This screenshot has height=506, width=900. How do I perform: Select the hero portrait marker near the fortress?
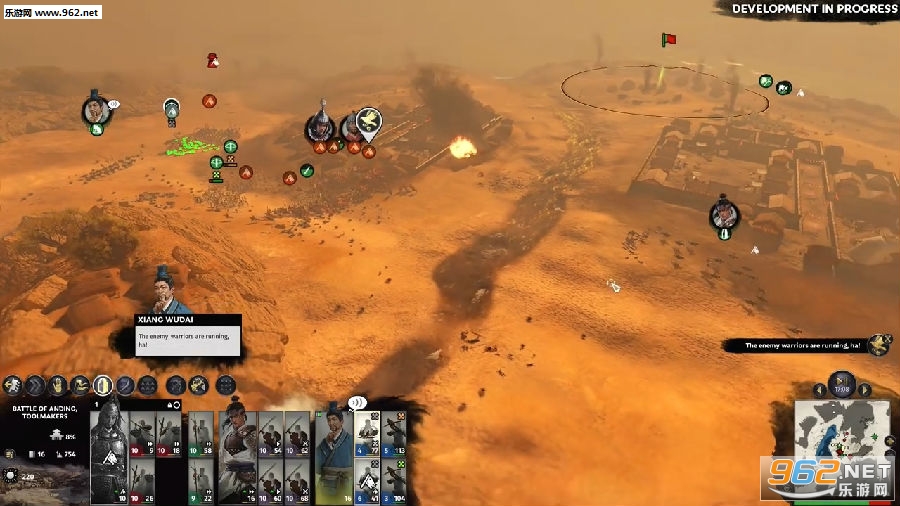click(x=724, y=213)
